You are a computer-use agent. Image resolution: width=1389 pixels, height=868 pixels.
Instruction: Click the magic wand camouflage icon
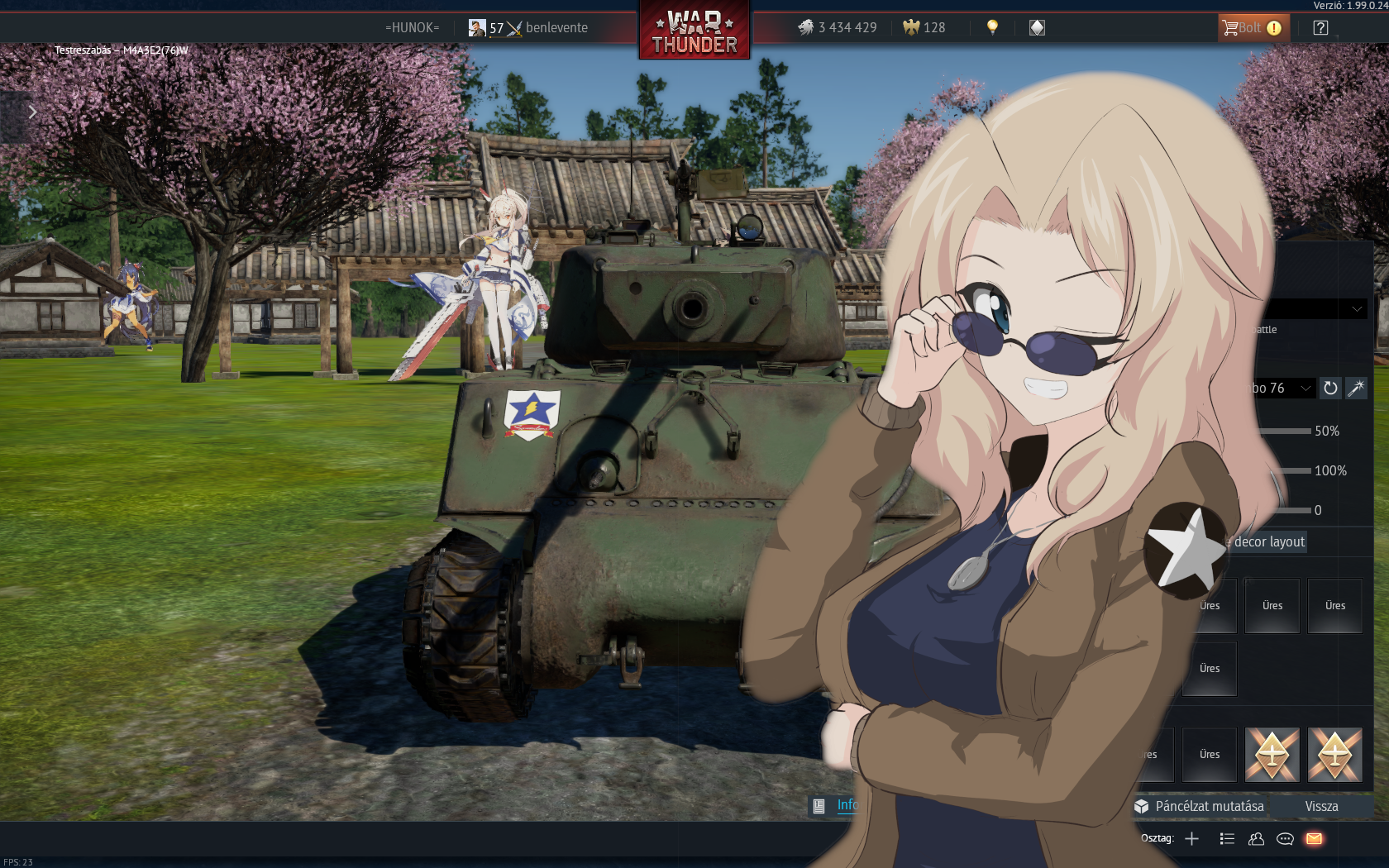click(1357, 388)
